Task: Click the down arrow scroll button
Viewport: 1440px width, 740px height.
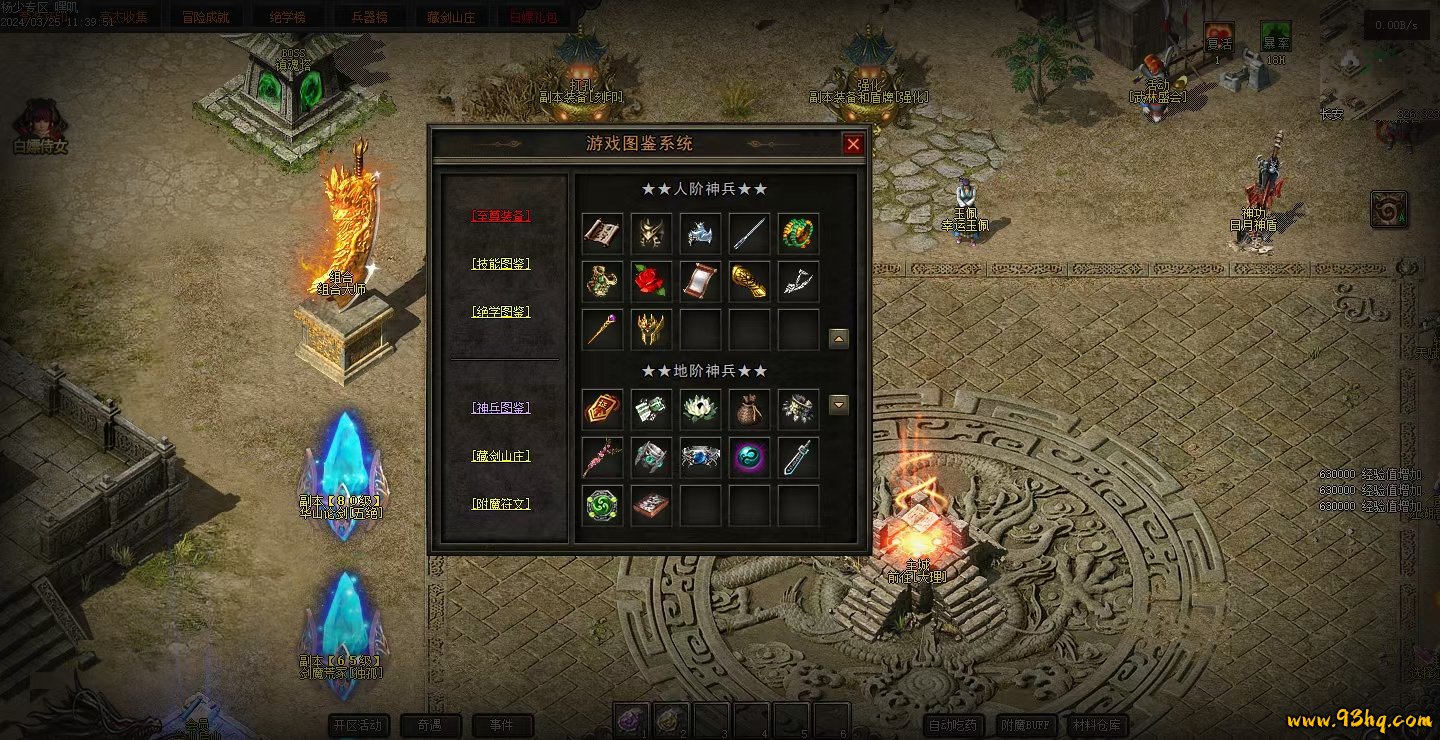Action: pyautogui.click(x=839, y=405)
